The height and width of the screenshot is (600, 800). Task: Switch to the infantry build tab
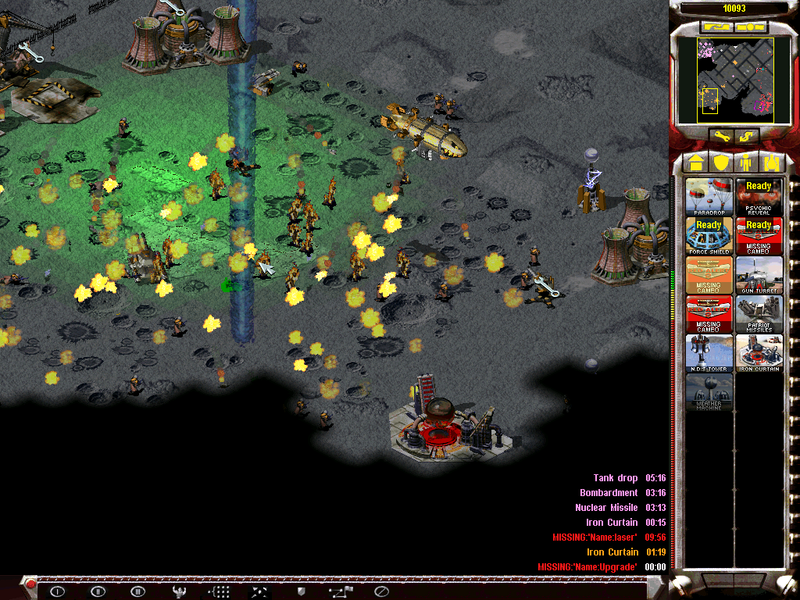(x=746, y=162)
